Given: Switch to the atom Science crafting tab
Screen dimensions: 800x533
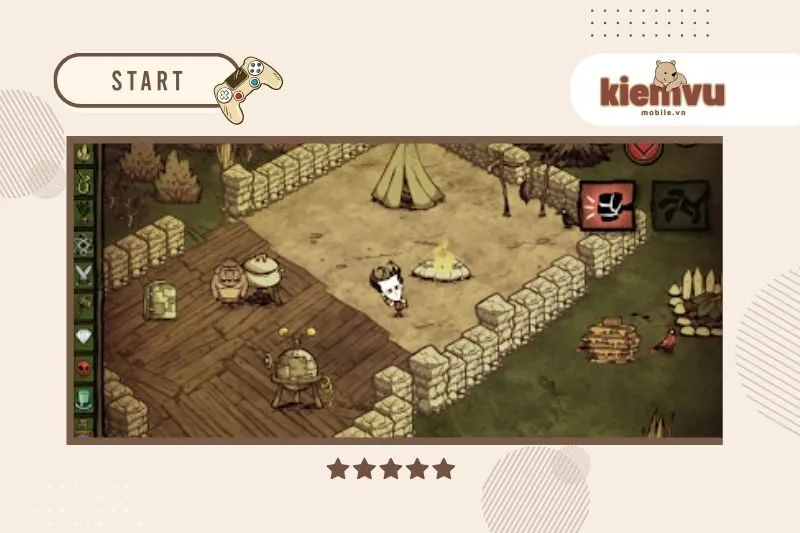Looking at the screenshot, I should pos(85,243).
